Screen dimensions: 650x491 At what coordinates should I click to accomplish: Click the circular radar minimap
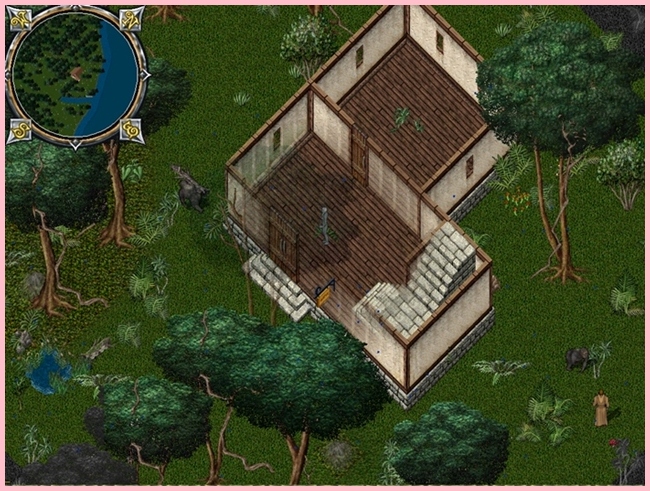tap(76, 75)
